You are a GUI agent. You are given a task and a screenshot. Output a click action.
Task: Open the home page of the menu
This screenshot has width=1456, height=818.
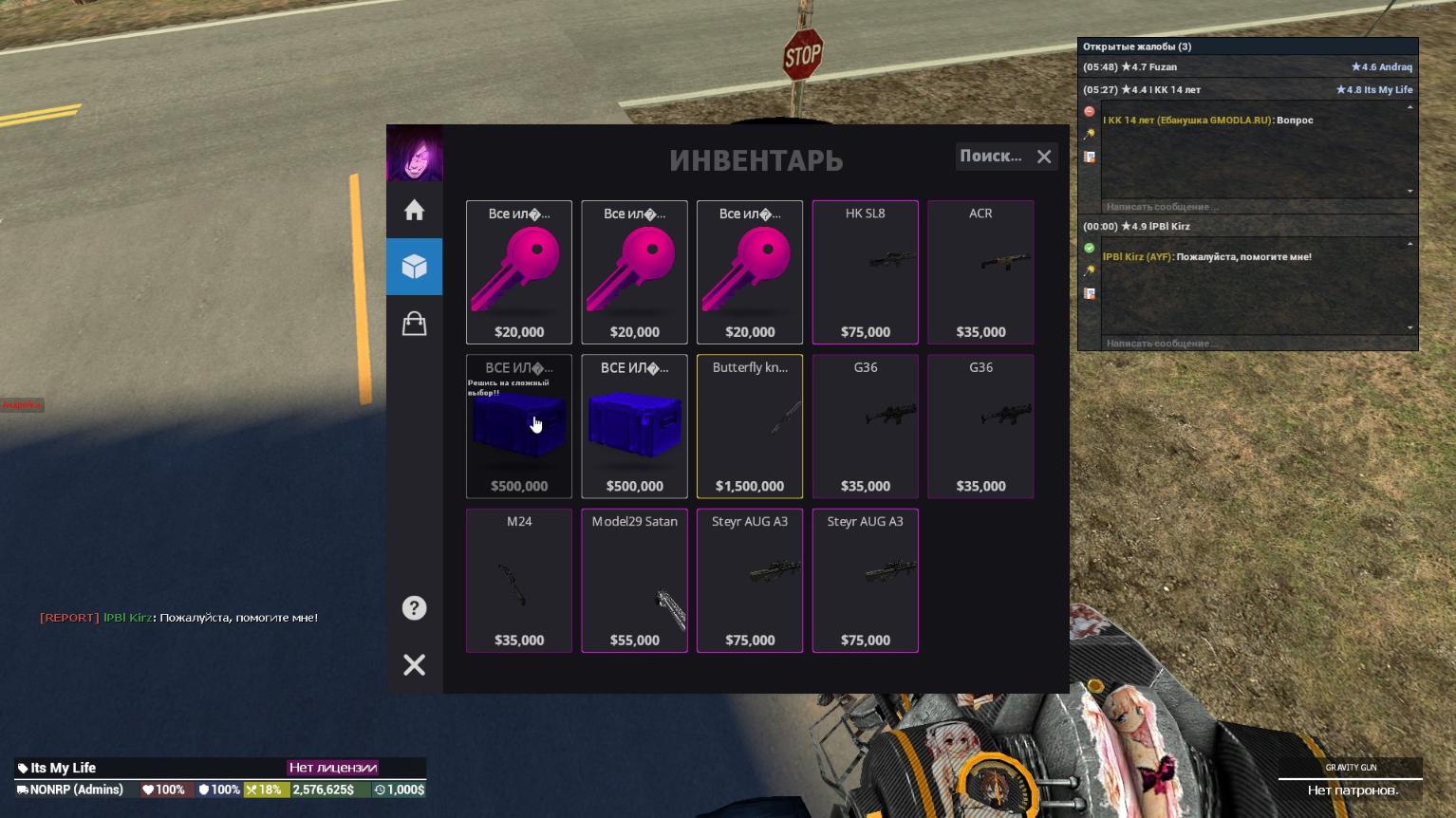[x=414, y=210]
